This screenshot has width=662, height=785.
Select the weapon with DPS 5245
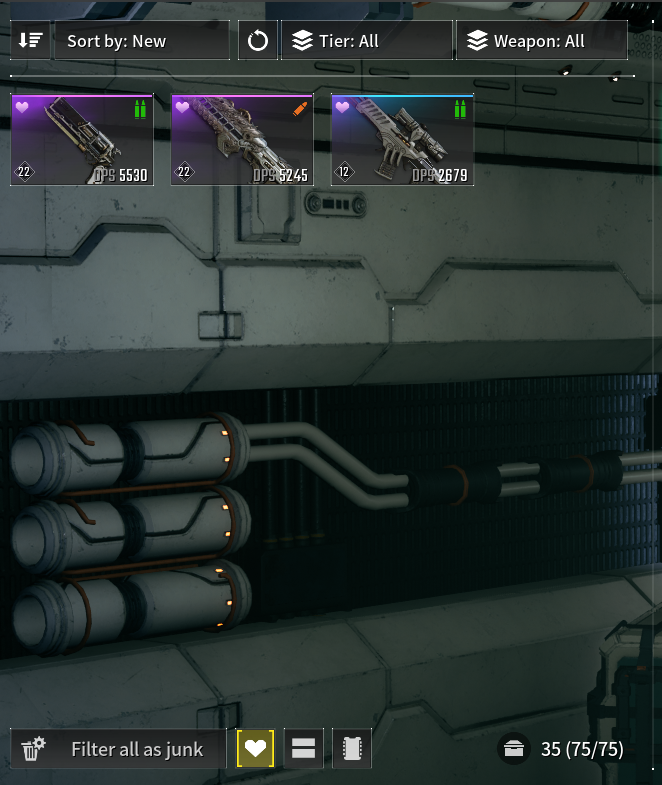tap(242, 140)
